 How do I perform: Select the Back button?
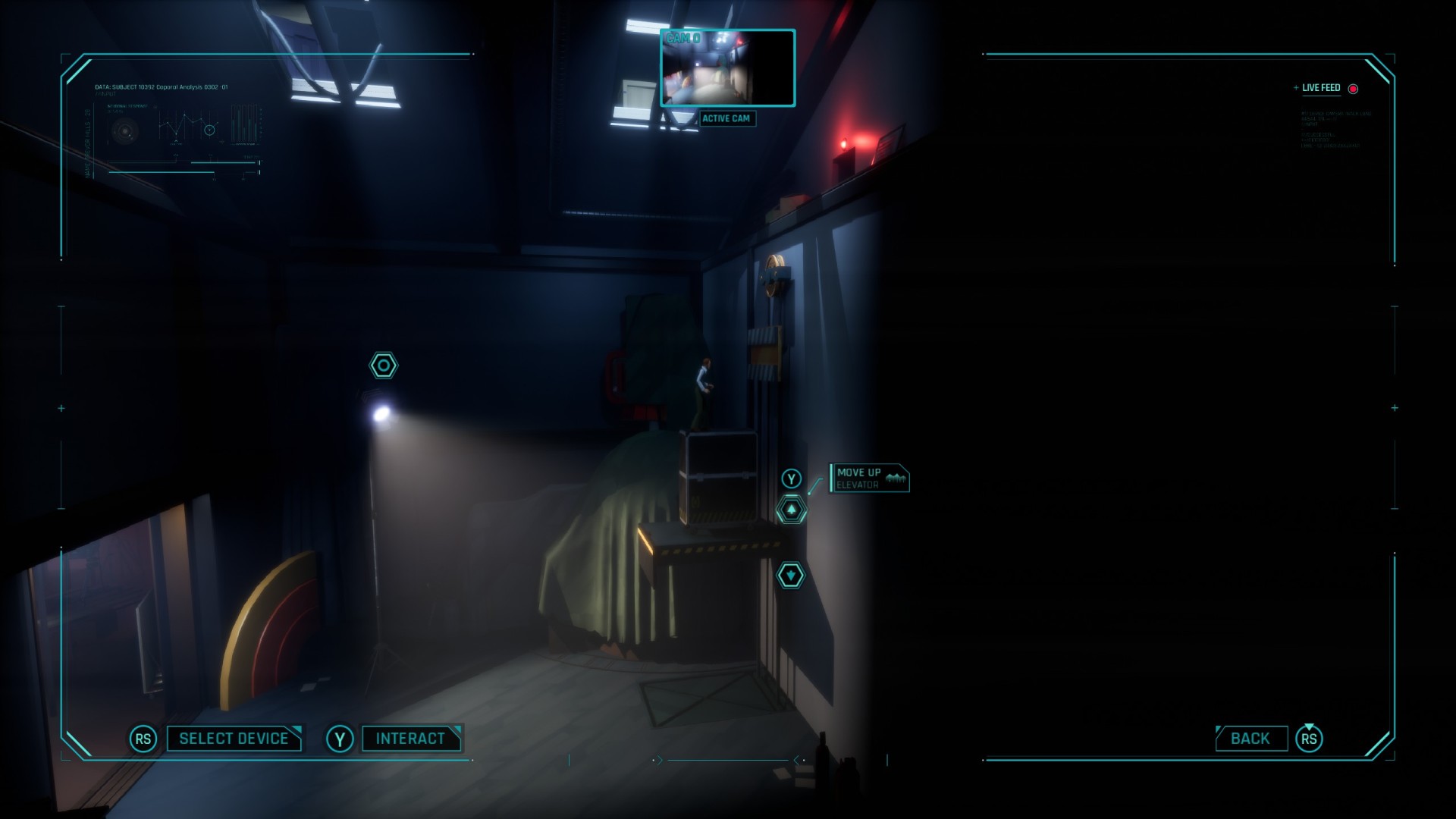pos(1250,739)
